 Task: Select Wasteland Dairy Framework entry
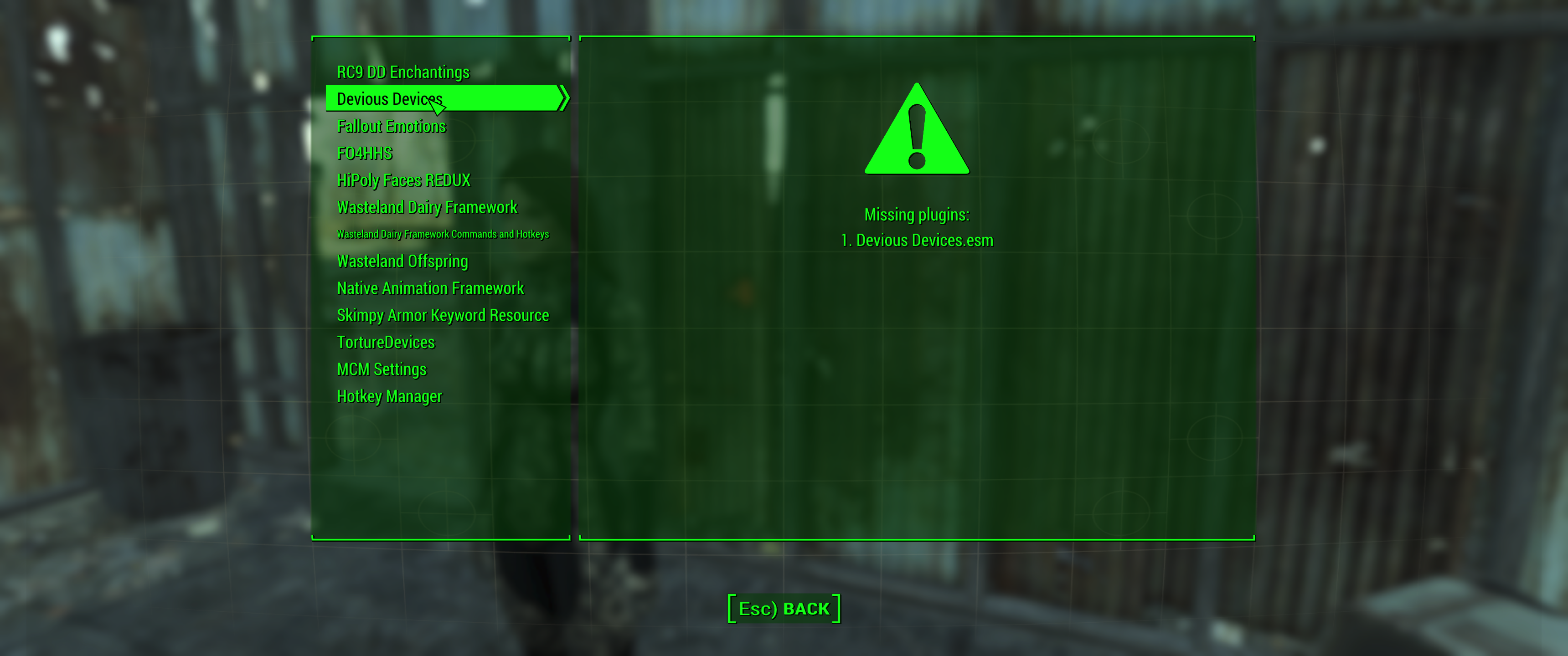[427, 207]
